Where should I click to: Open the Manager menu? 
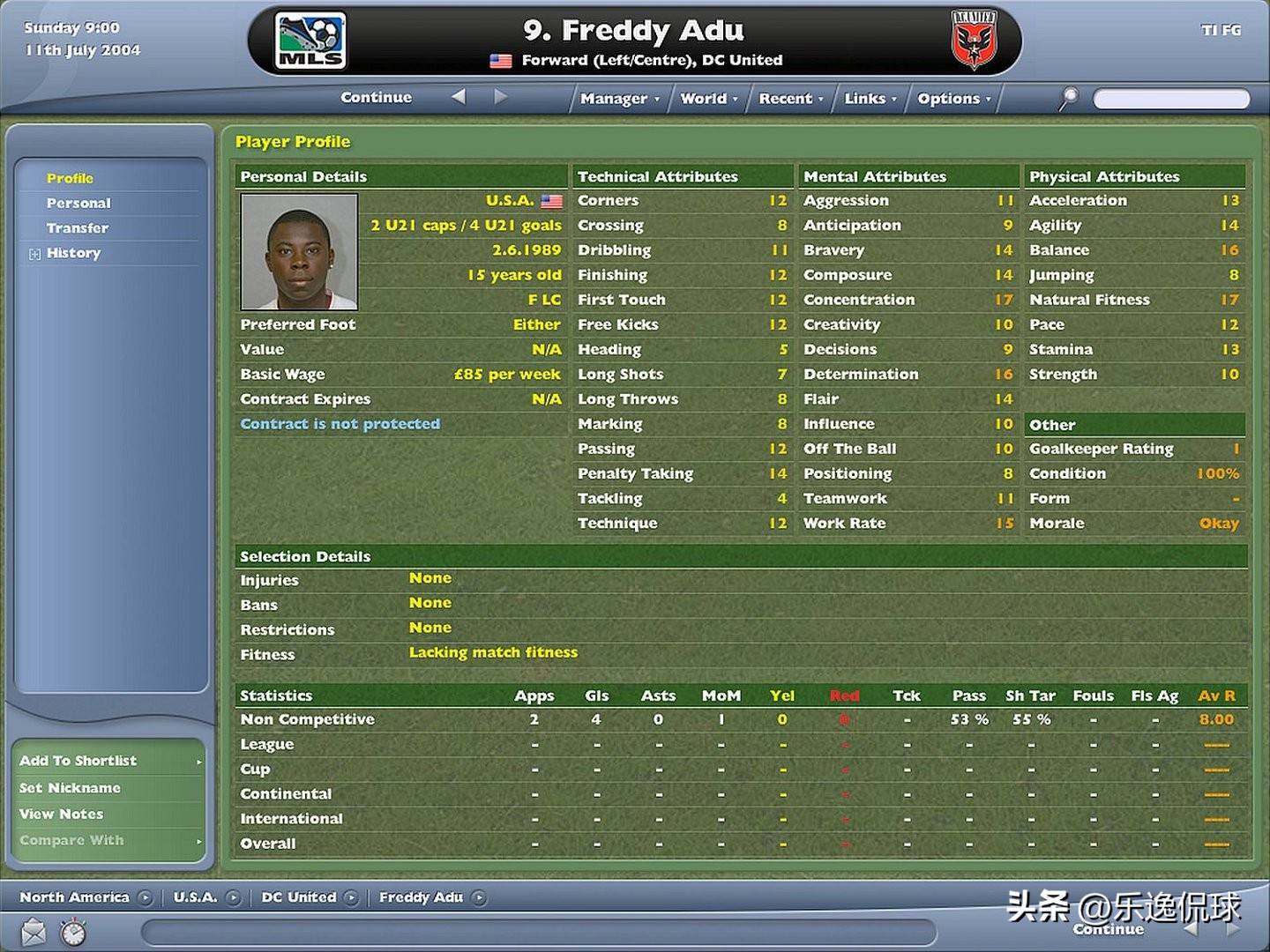coord(619,99)
